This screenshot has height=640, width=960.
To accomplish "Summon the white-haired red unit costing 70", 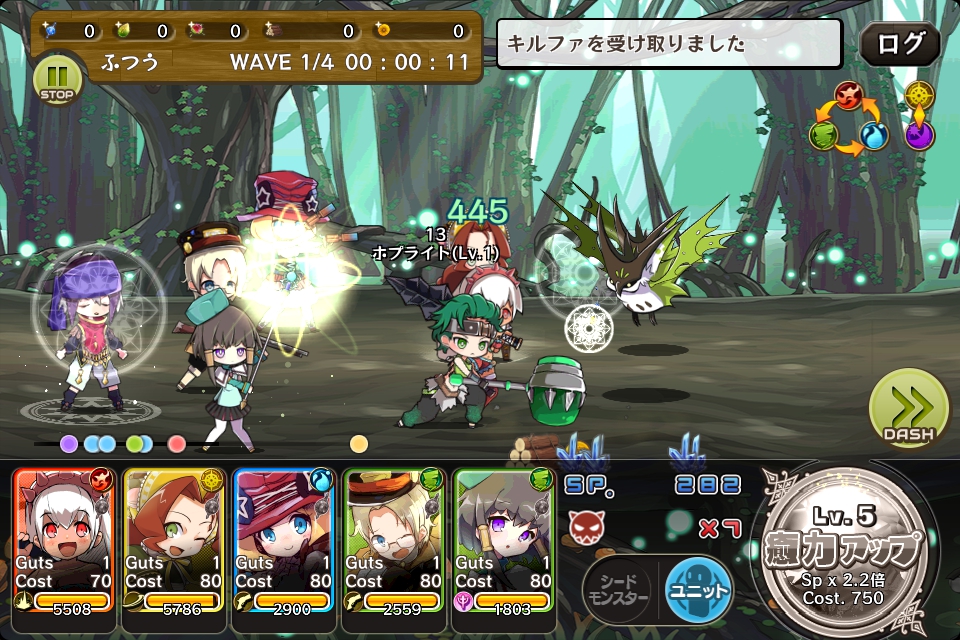I will click(64, 540).
